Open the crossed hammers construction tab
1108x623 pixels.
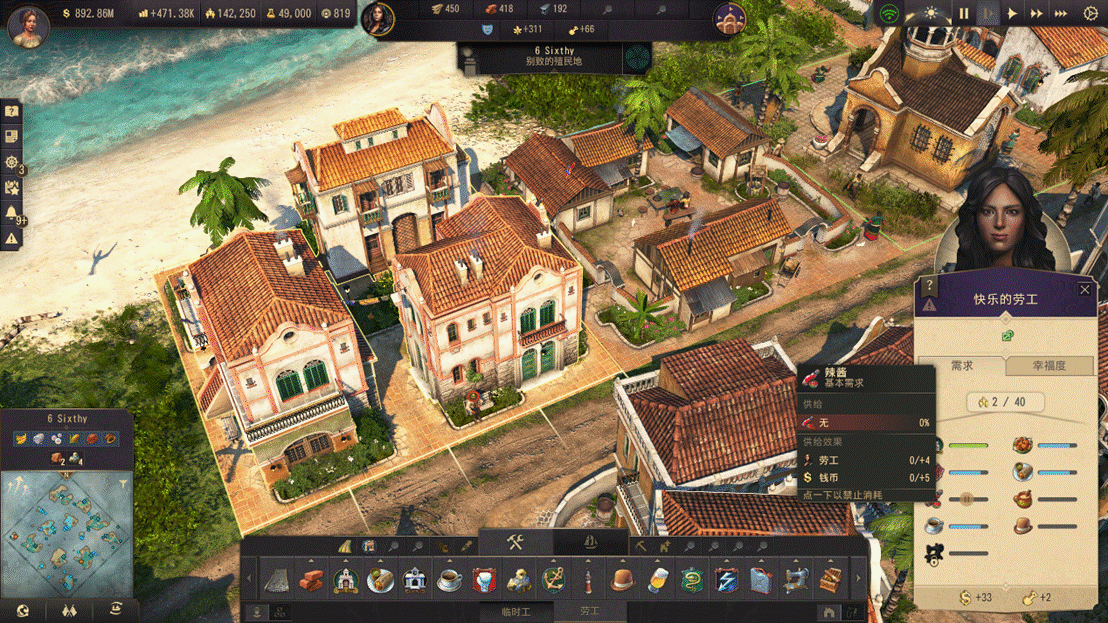[x=516, y=543]
